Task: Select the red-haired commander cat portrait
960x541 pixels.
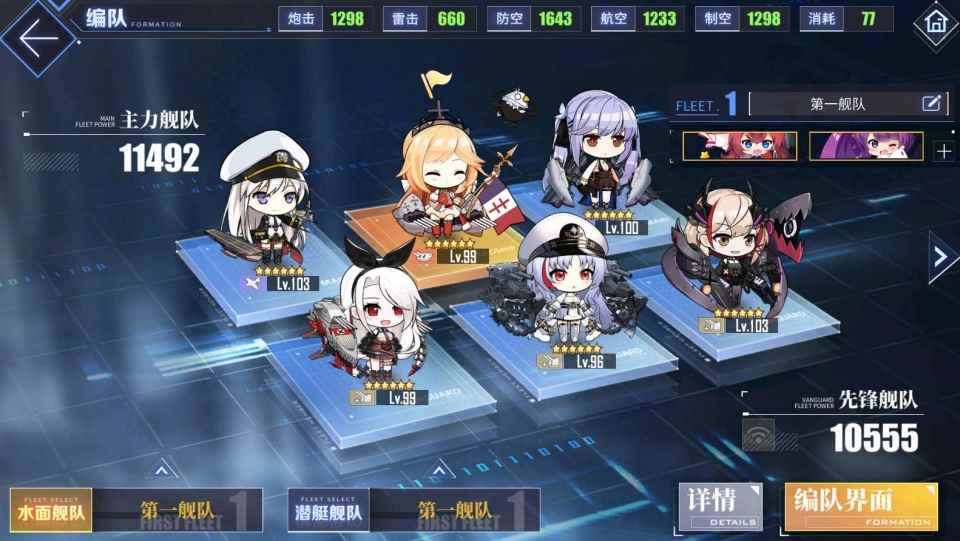Action: 739,146
